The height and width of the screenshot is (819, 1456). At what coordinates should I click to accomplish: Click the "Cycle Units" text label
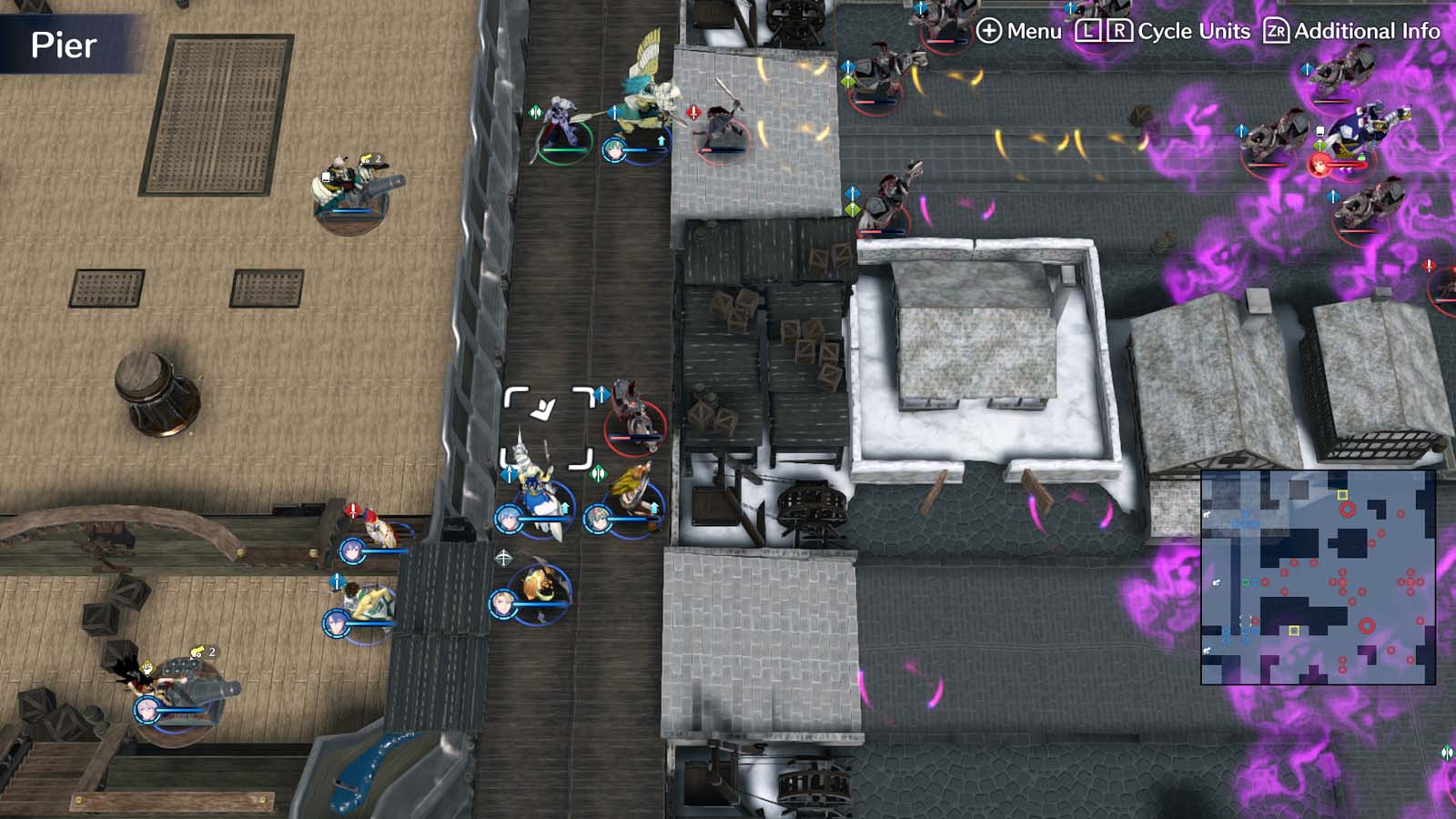point(1193,30)
